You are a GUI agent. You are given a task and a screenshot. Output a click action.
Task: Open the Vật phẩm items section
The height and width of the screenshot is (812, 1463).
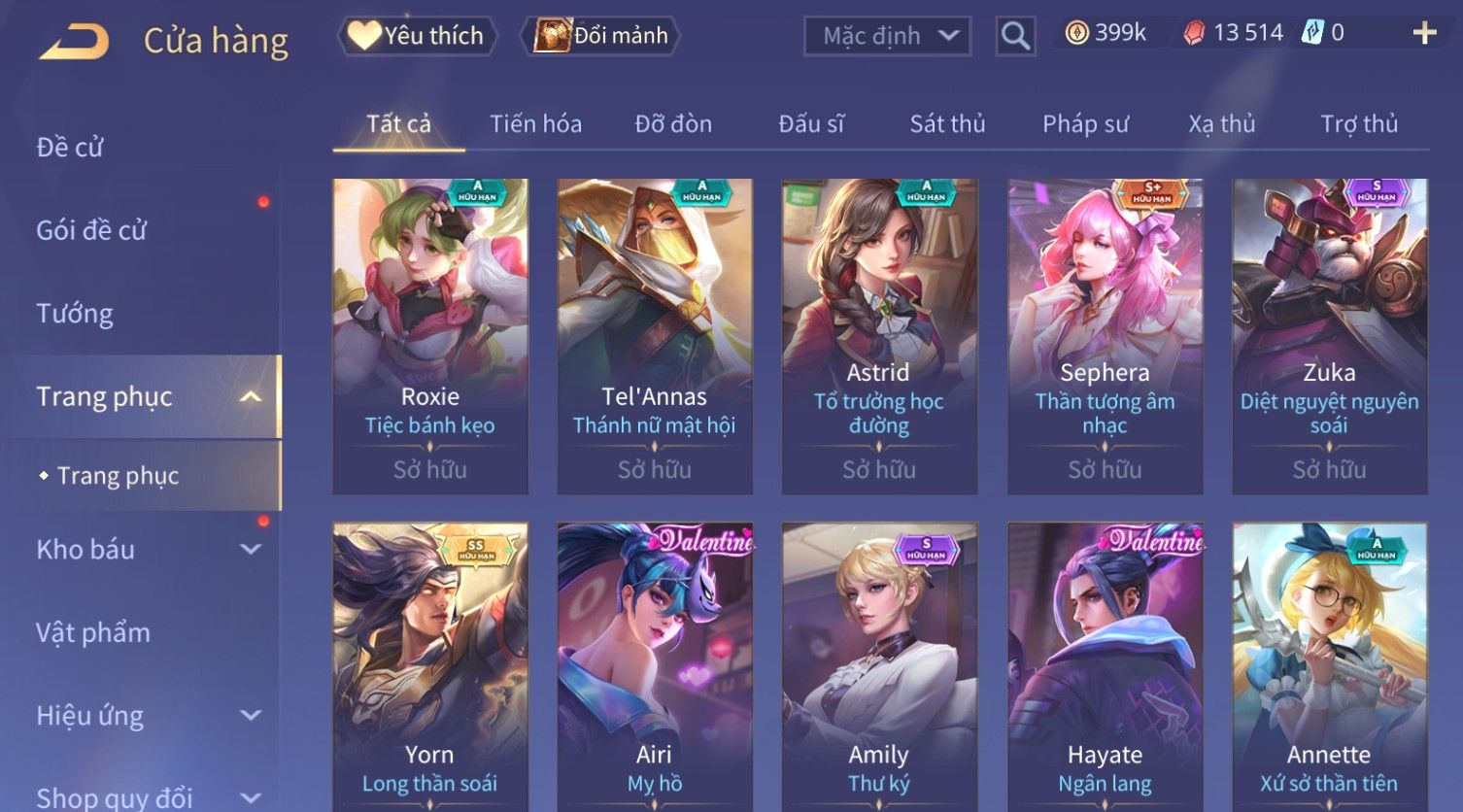[x=93, y=633]
